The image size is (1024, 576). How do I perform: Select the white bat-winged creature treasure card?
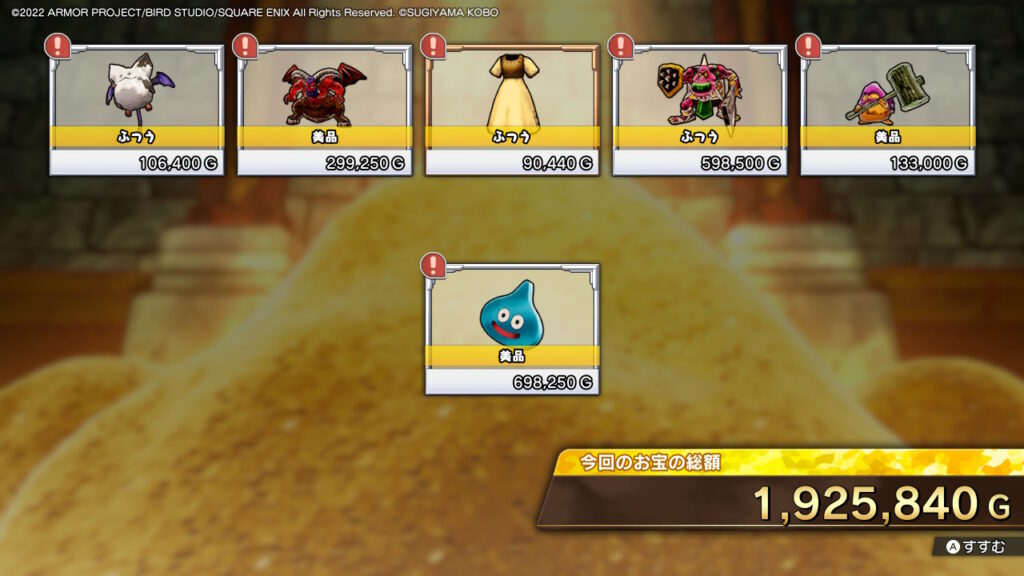tap(137, 109)
